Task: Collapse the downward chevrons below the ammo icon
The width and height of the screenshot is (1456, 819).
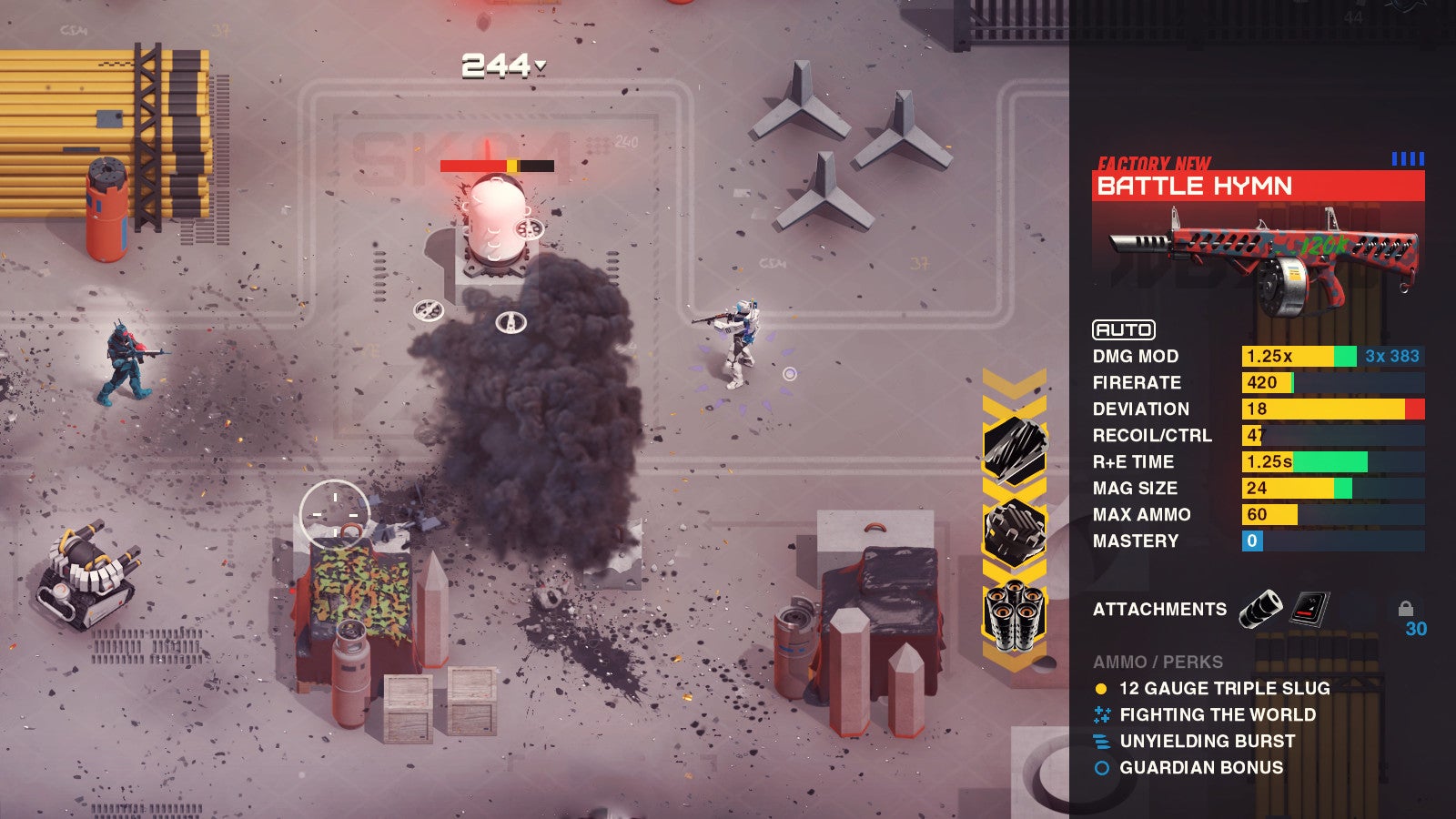Action: [x=1013, y=657]
